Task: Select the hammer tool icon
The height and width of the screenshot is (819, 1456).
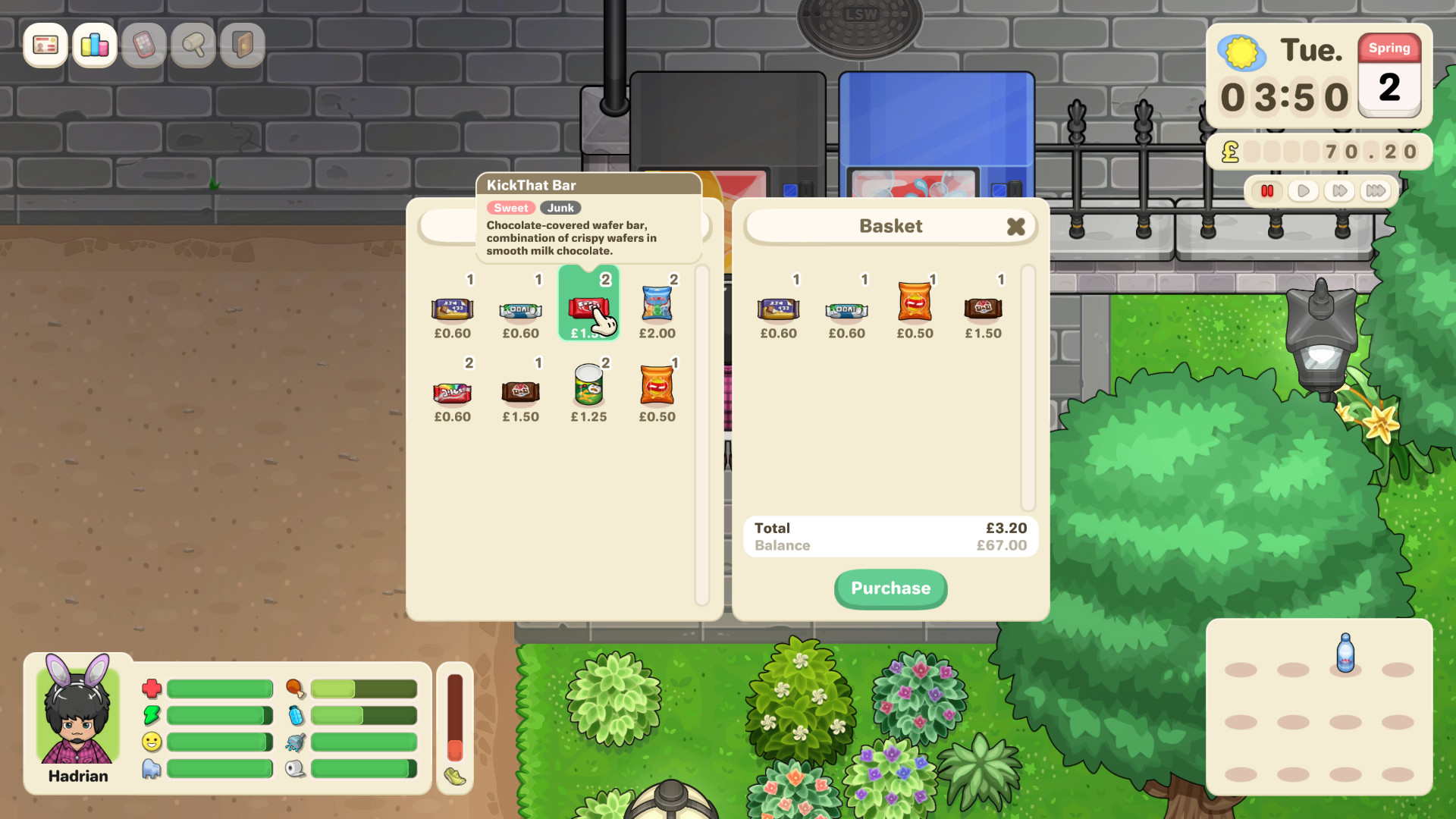Action: [x=193, y=45]
